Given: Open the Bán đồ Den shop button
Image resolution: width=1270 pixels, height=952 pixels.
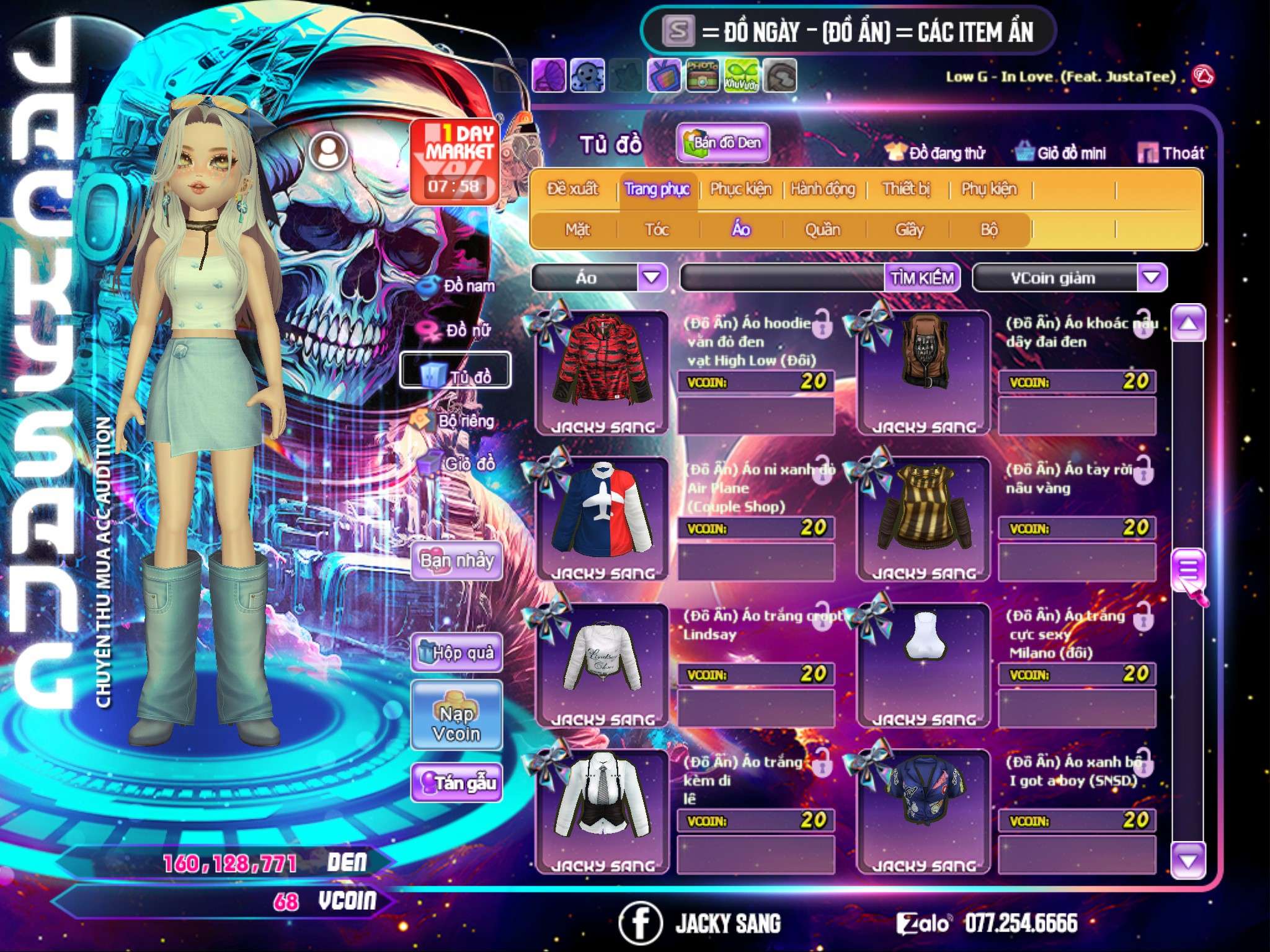Looking at the screenshot, I should tap(723, 143).
